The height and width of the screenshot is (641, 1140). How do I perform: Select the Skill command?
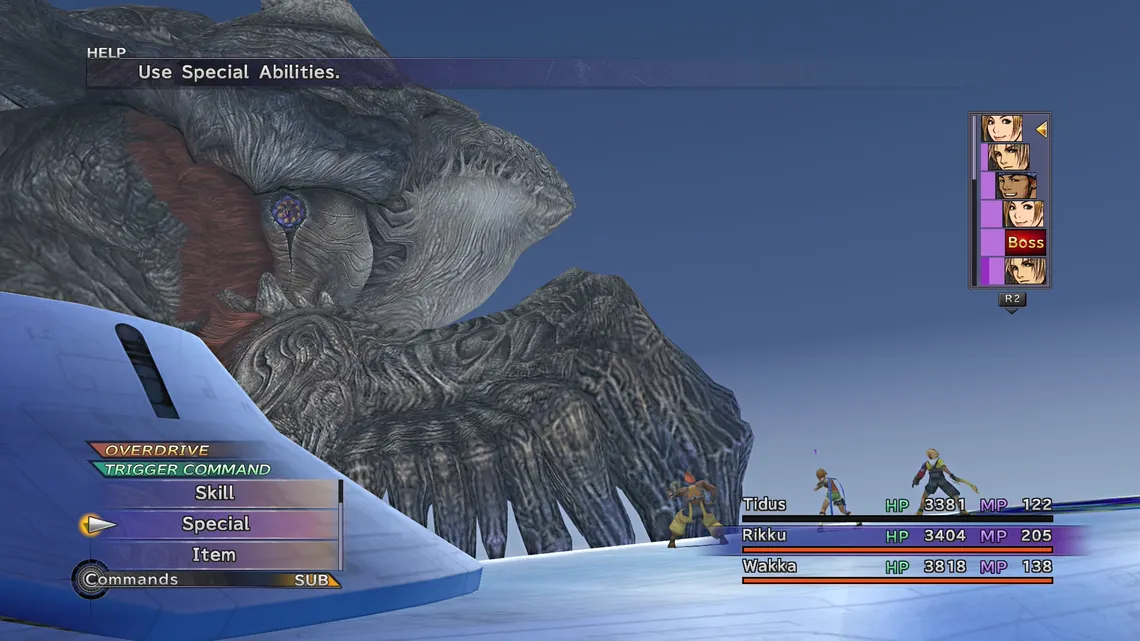click(215, 493)
